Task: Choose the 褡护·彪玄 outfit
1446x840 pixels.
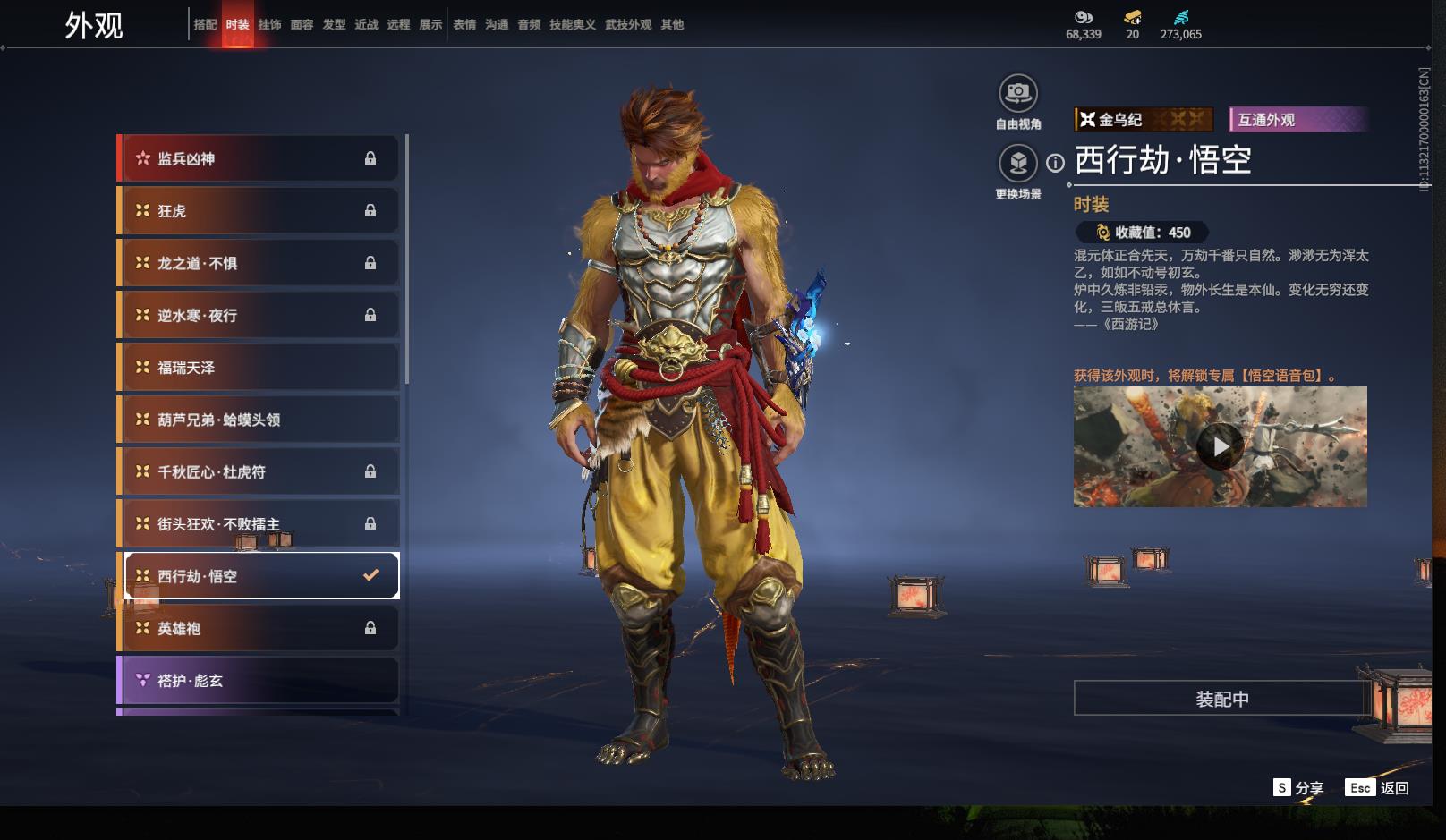Action: pyautogui.click(x=259, y=681)
